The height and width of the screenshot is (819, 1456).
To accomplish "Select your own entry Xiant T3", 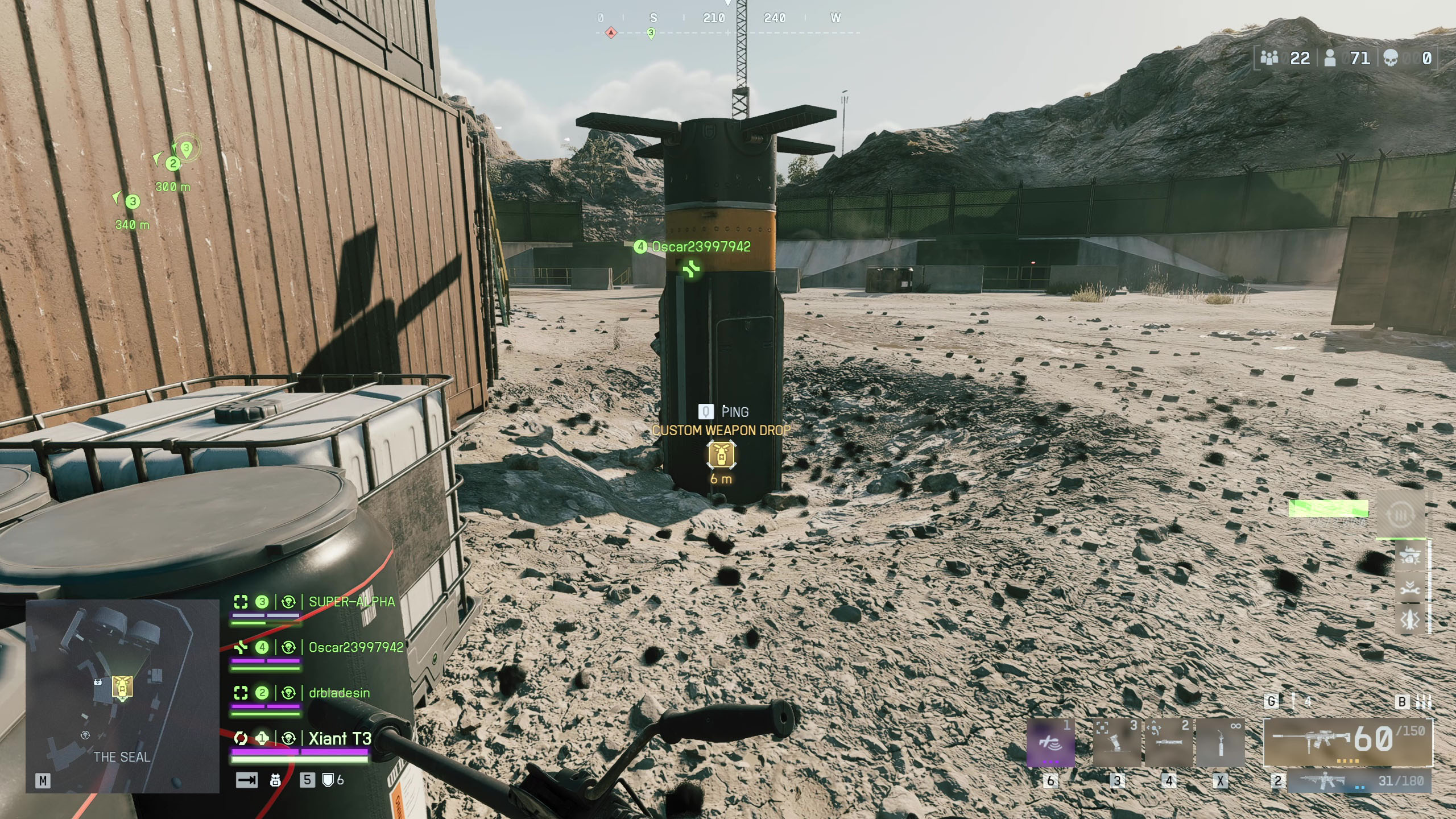I will click(340, 738).
